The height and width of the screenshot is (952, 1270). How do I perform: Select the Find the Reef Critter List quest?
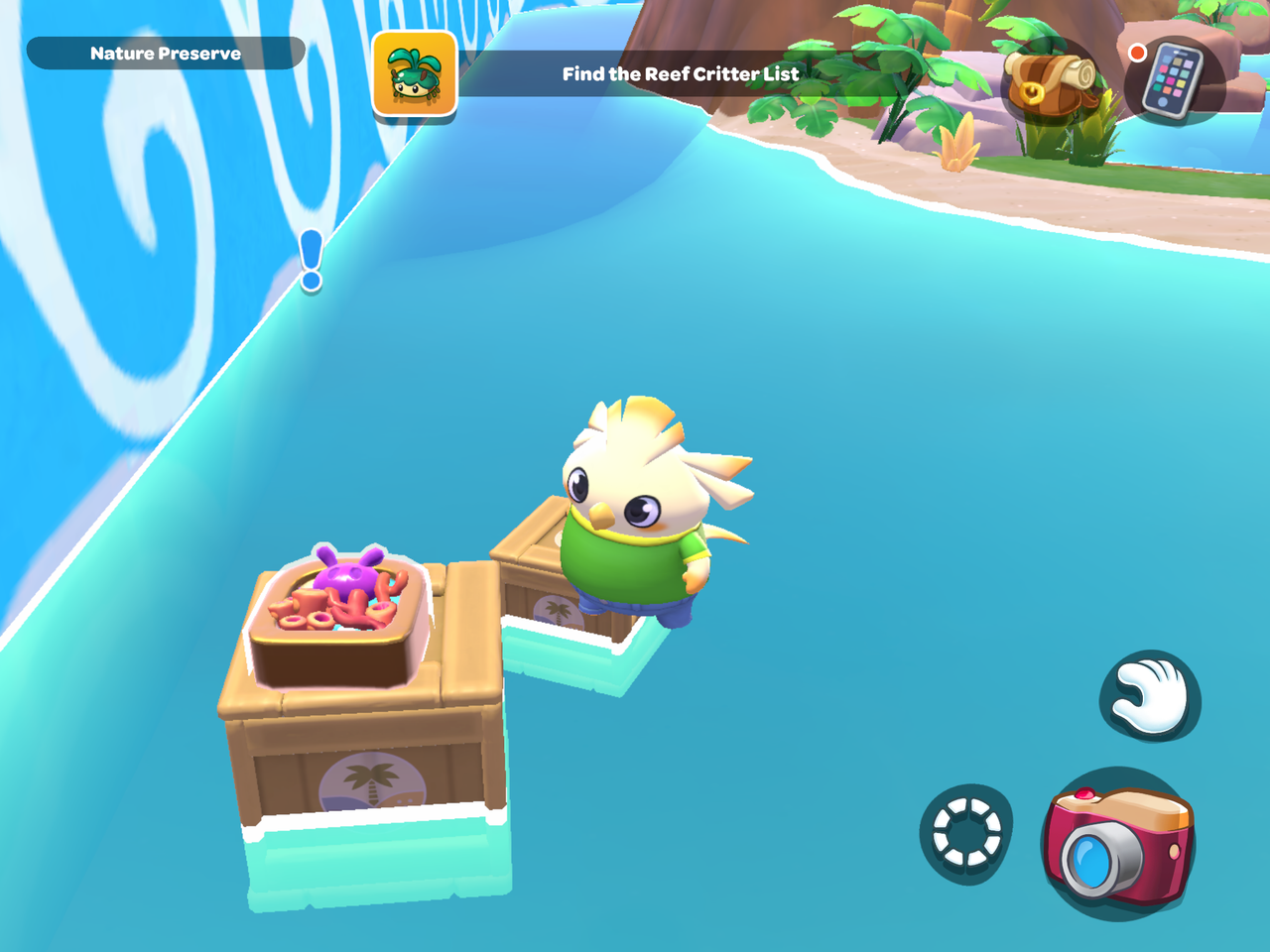[x=681, y=74]
